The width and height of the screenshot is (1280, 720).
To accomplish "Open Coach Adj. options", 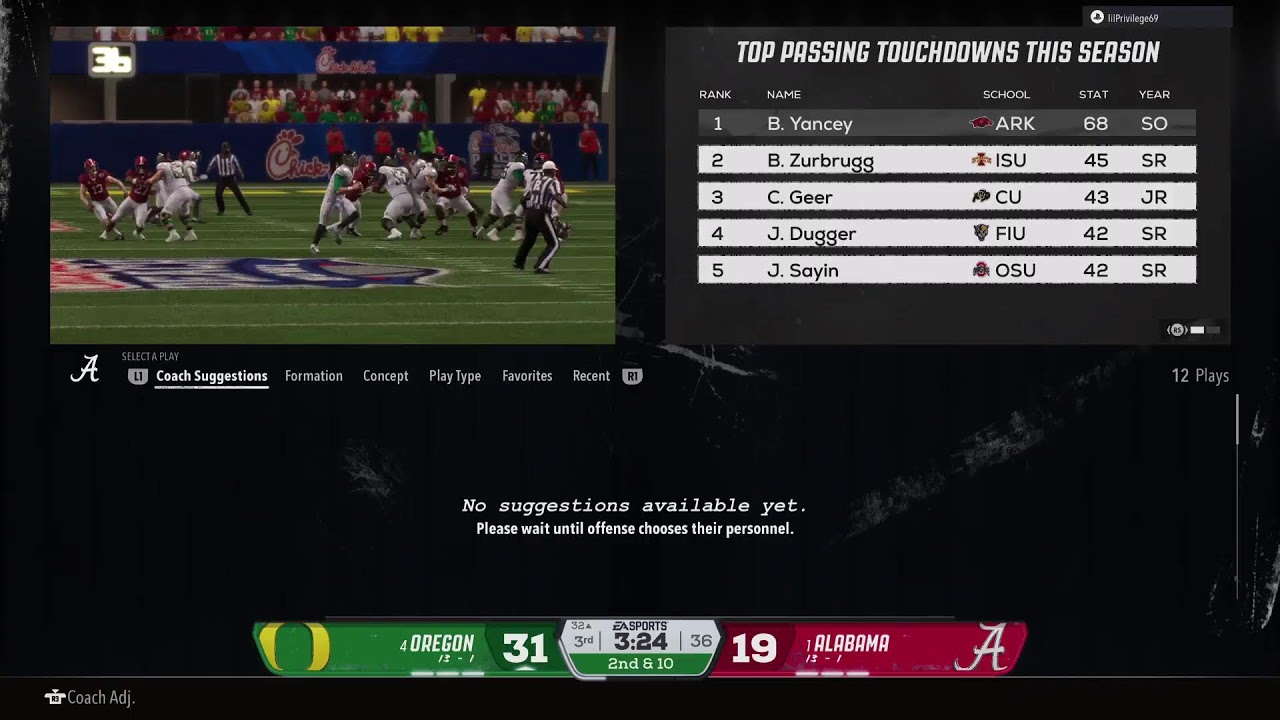I will 90,698.
